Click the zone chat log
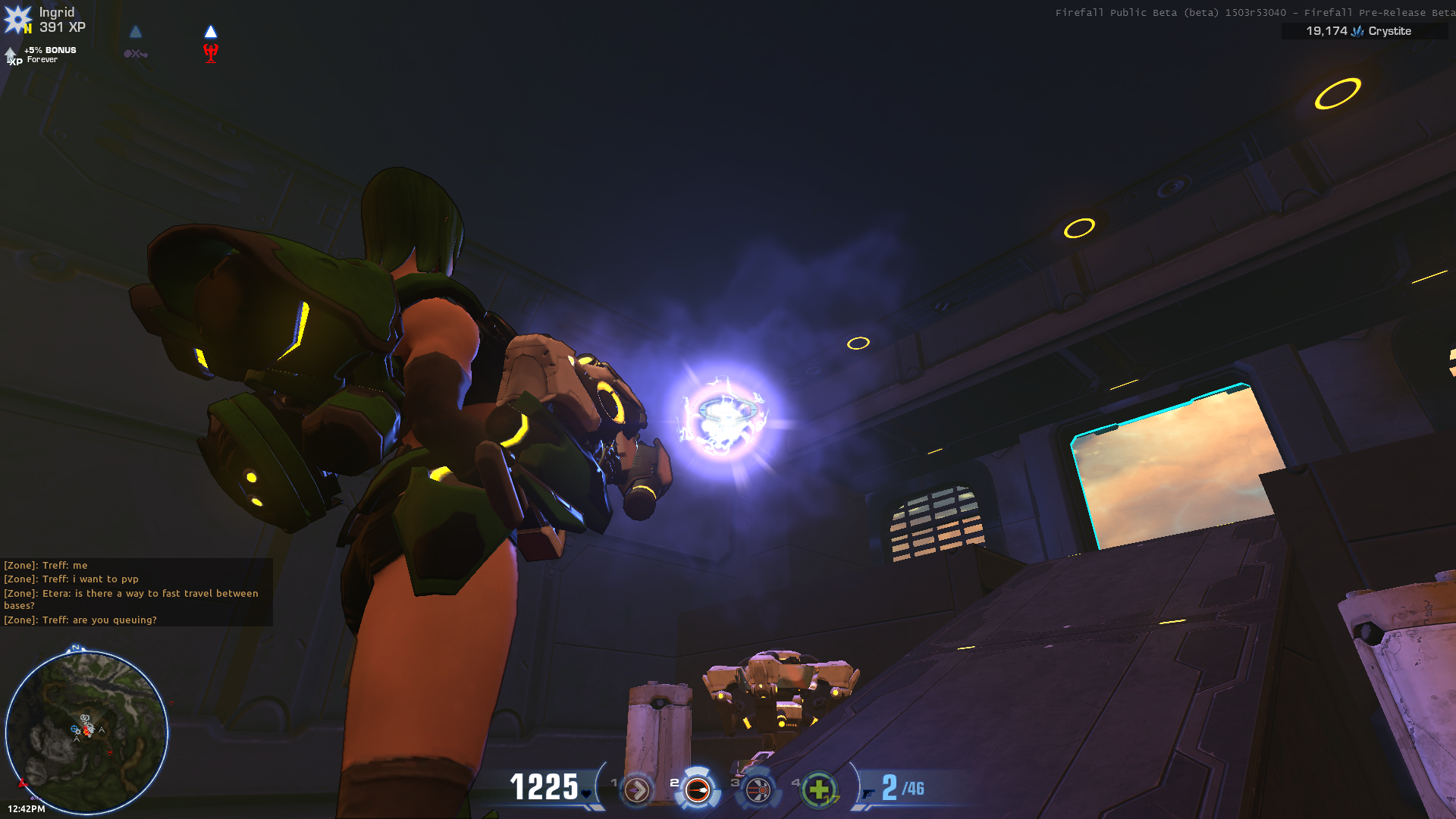This screenshot has width=1456, height=819. (136, 592)
